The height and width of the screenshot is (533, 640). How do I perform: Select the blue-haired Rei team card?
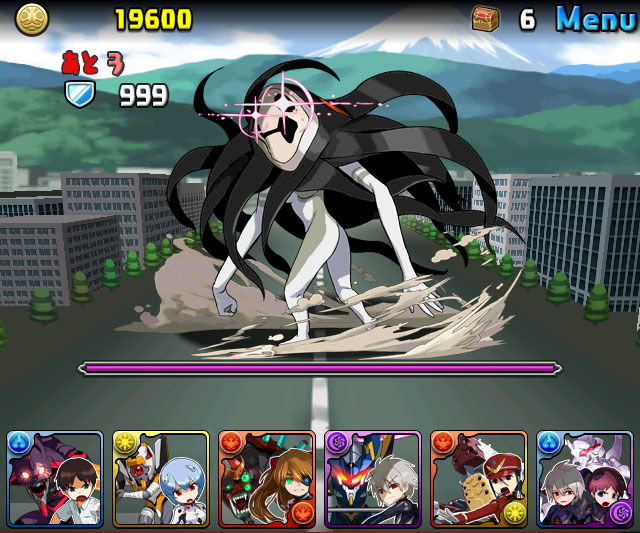coord(161,479)
